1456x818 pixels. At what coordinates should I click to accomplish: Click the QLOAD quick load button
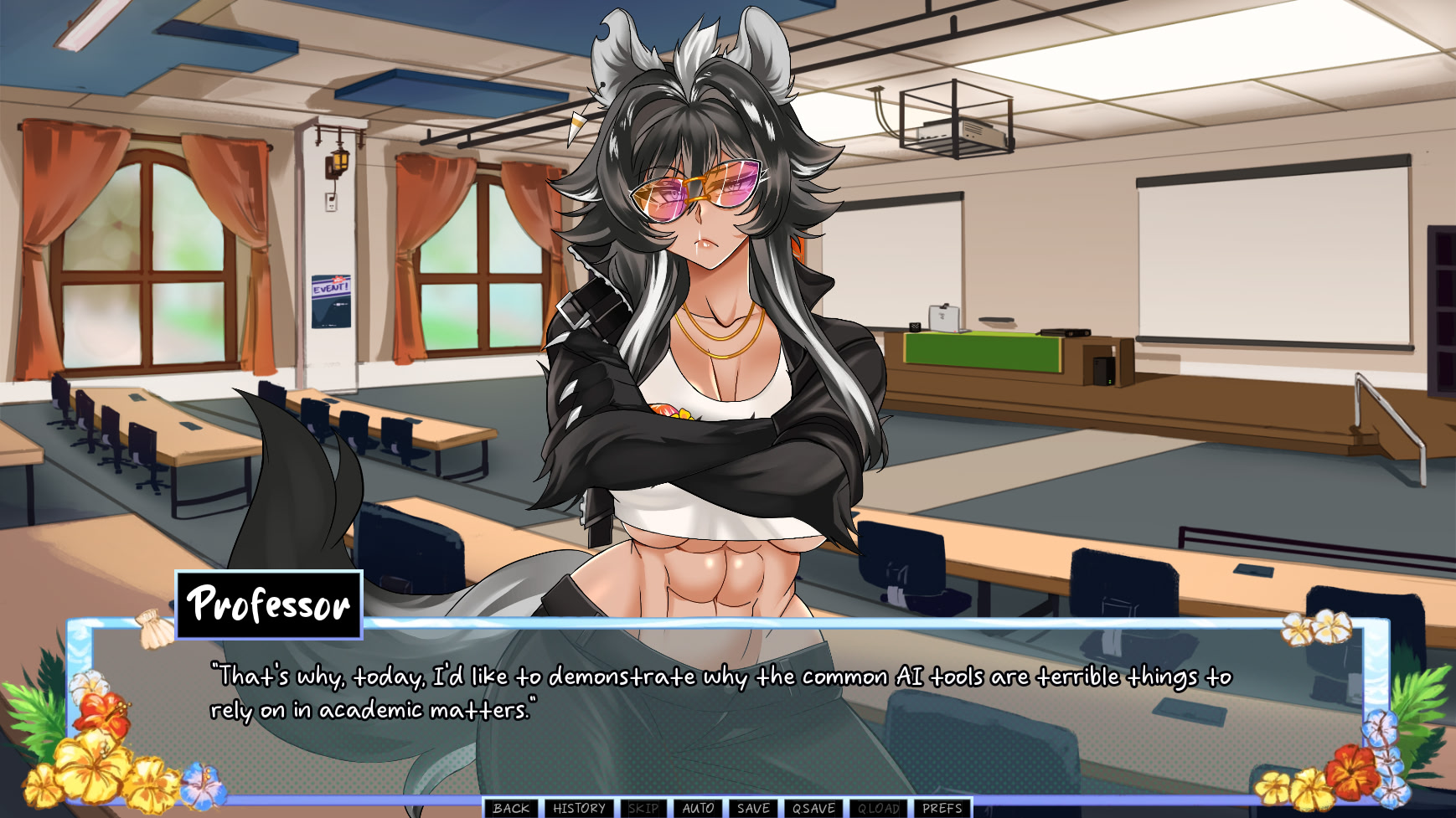coord(878,808)
